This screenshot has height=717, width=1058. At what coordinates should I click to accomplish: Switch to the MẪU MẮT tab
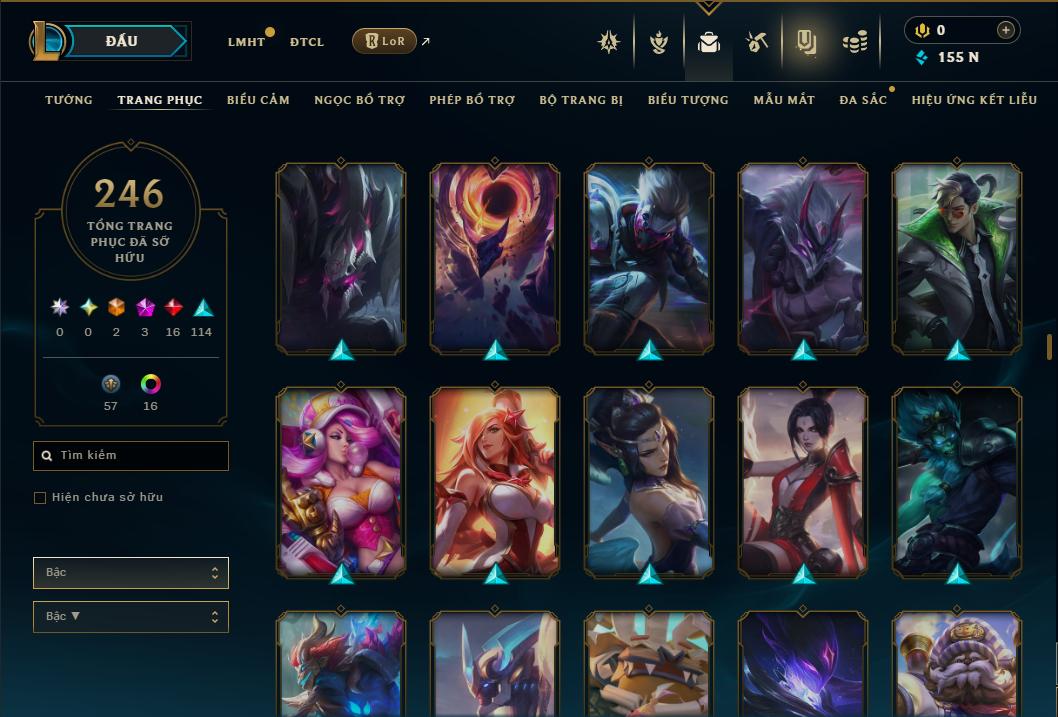[x=784, y=100]
